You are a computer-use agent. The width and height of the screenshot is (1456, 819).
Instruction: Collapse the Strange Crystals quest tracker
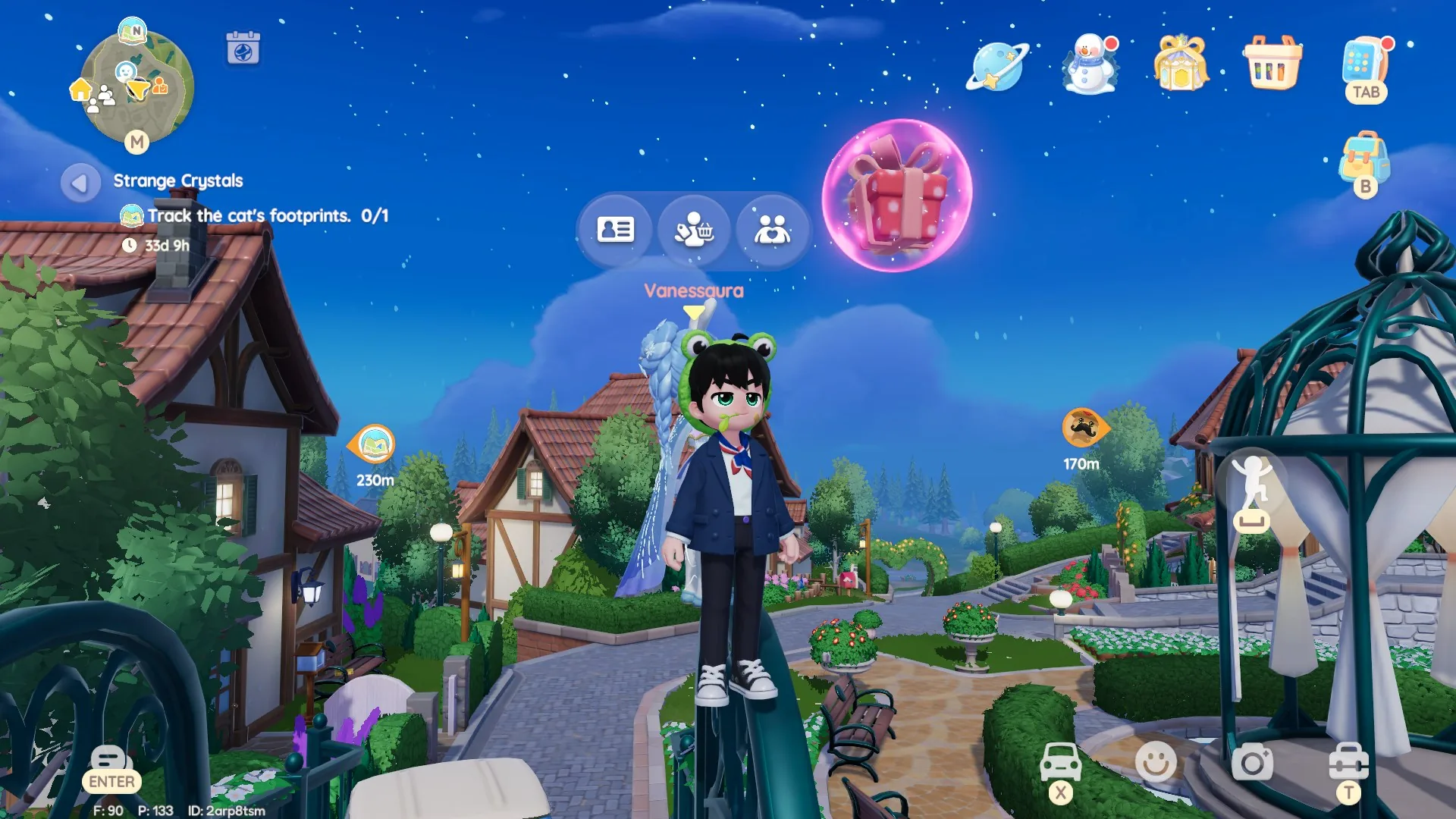(79, 181)
